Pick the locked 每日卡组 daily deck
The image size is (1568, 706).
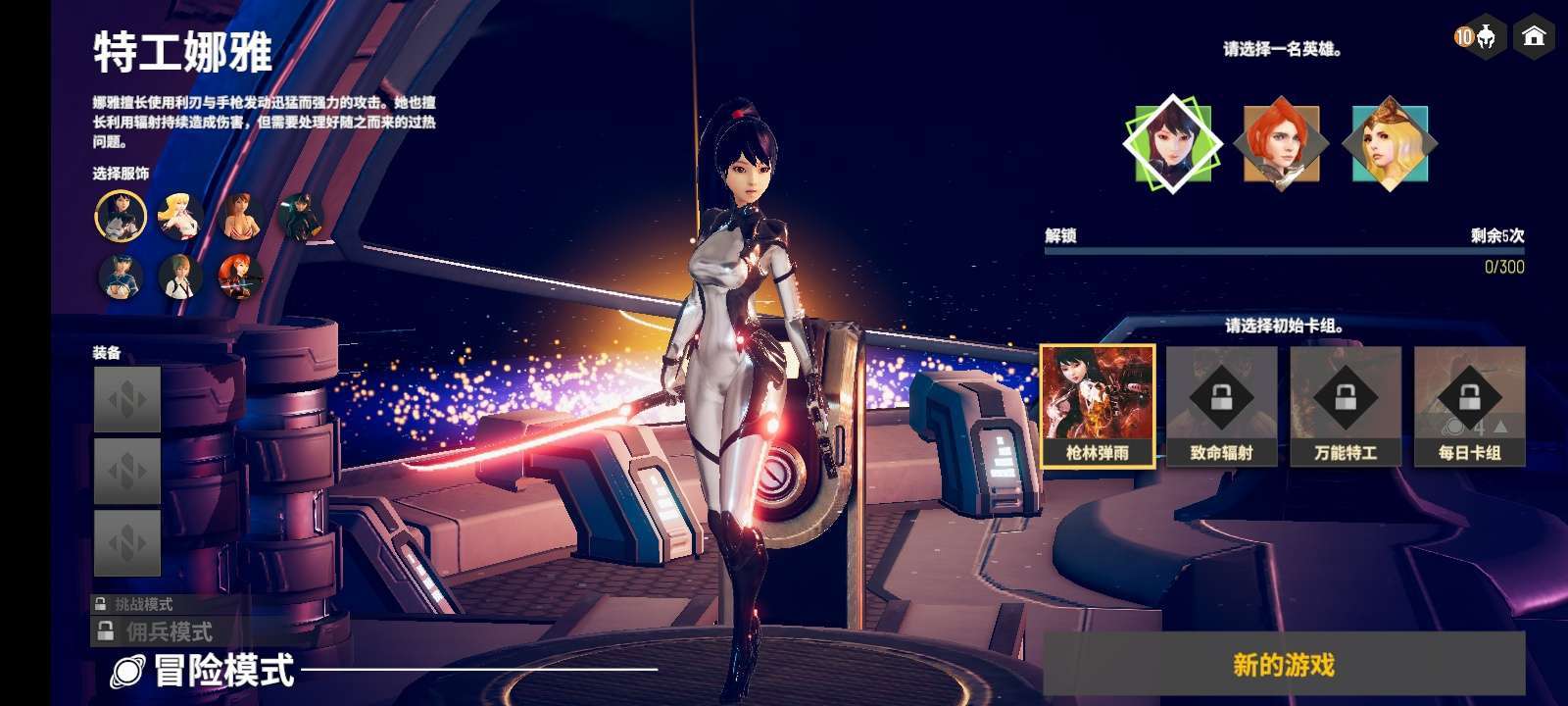click(x=1469, y=404)
